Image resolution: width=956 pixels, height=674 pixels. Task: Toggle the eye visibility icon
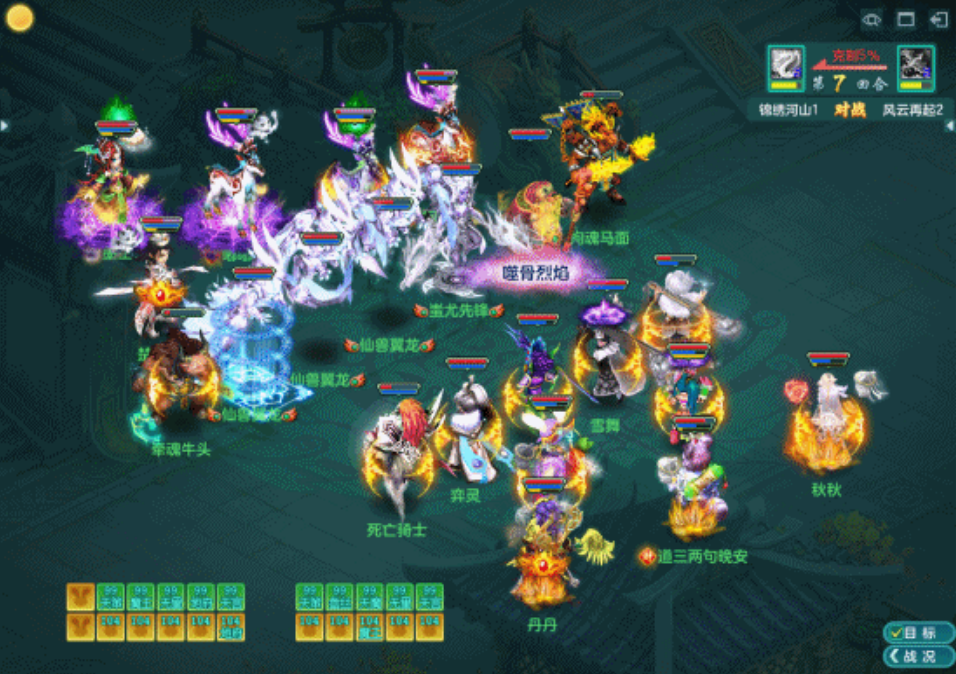click(x=873, y=19)
